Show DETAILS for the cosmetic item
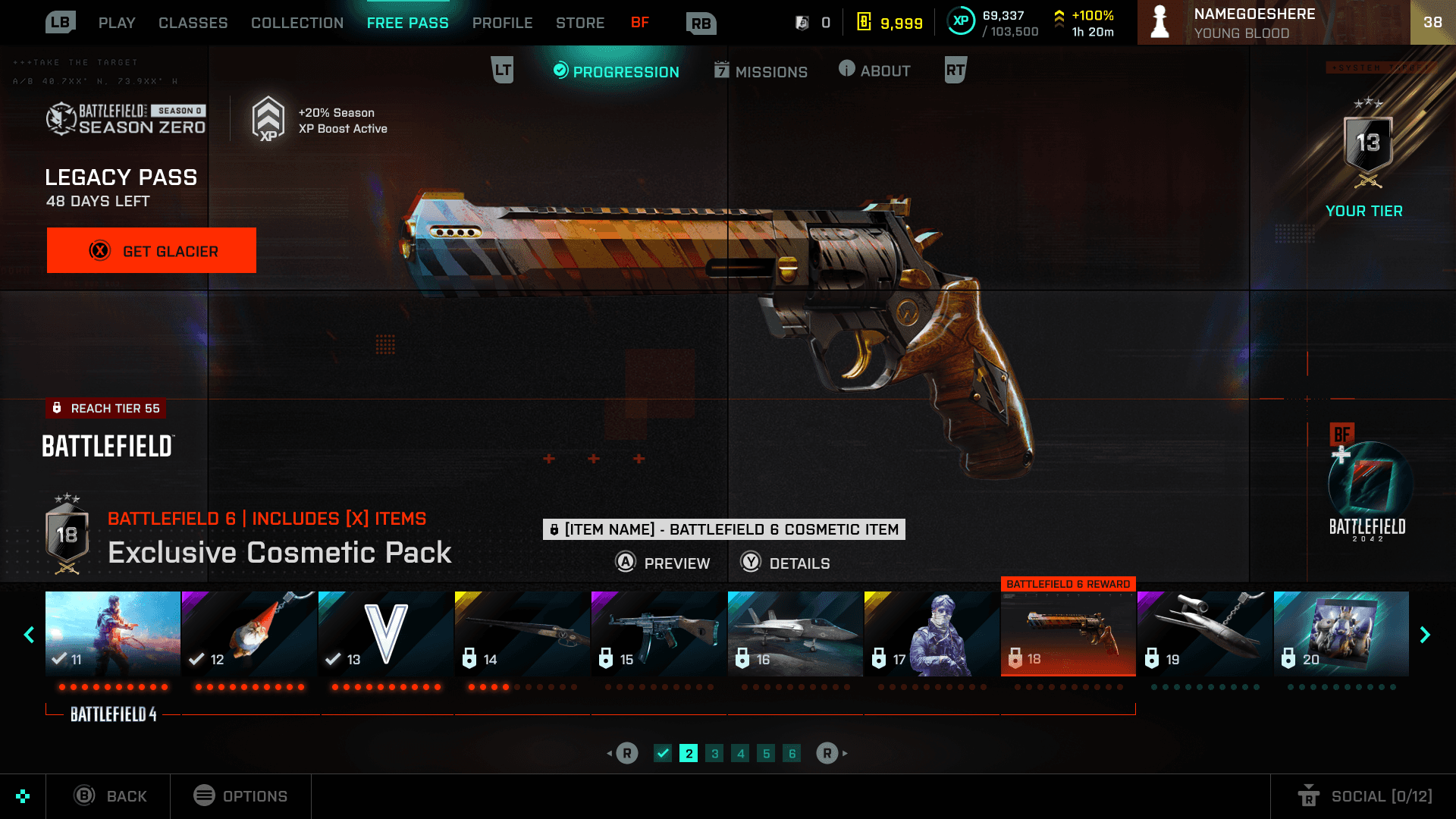Image resolution: width=1456 pixels, height=819 pixels. click(x=786, y=563)
